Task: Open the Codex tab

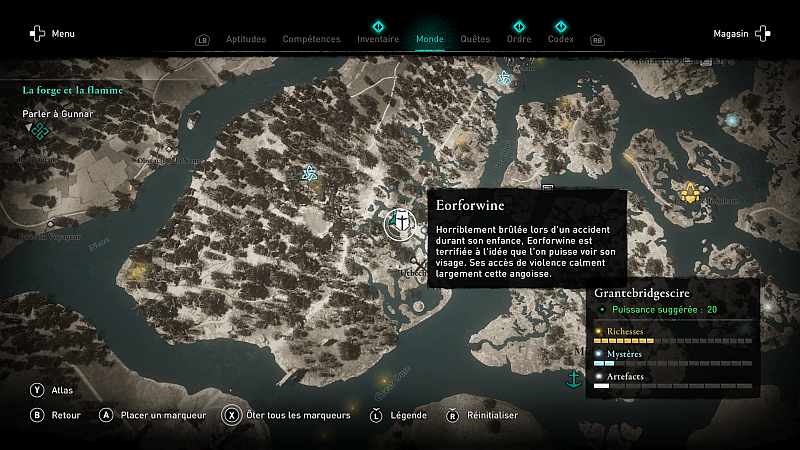Action: [x=561, y=39]
